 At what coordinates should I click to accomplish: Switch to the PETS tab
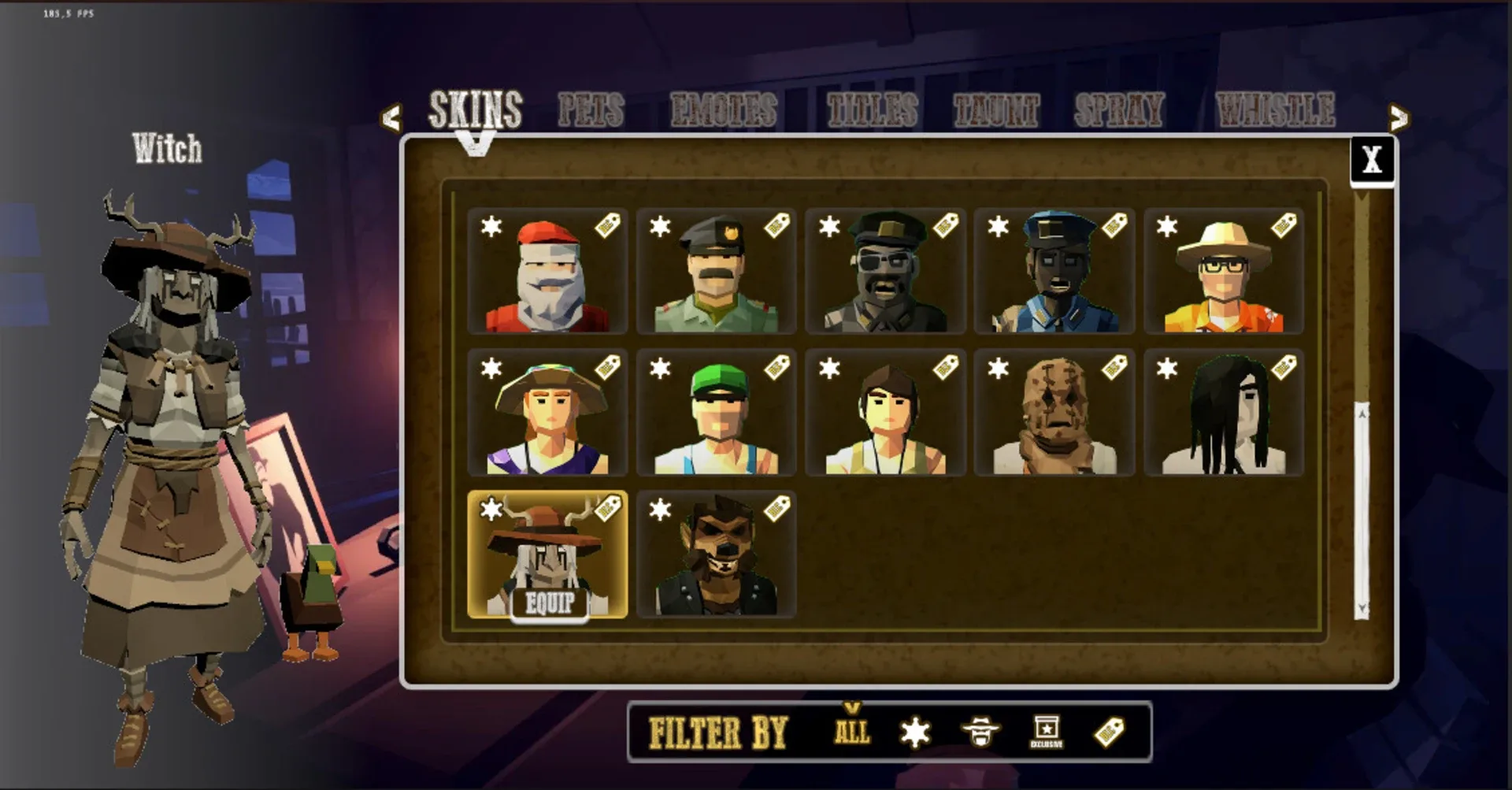pos(590,110)
